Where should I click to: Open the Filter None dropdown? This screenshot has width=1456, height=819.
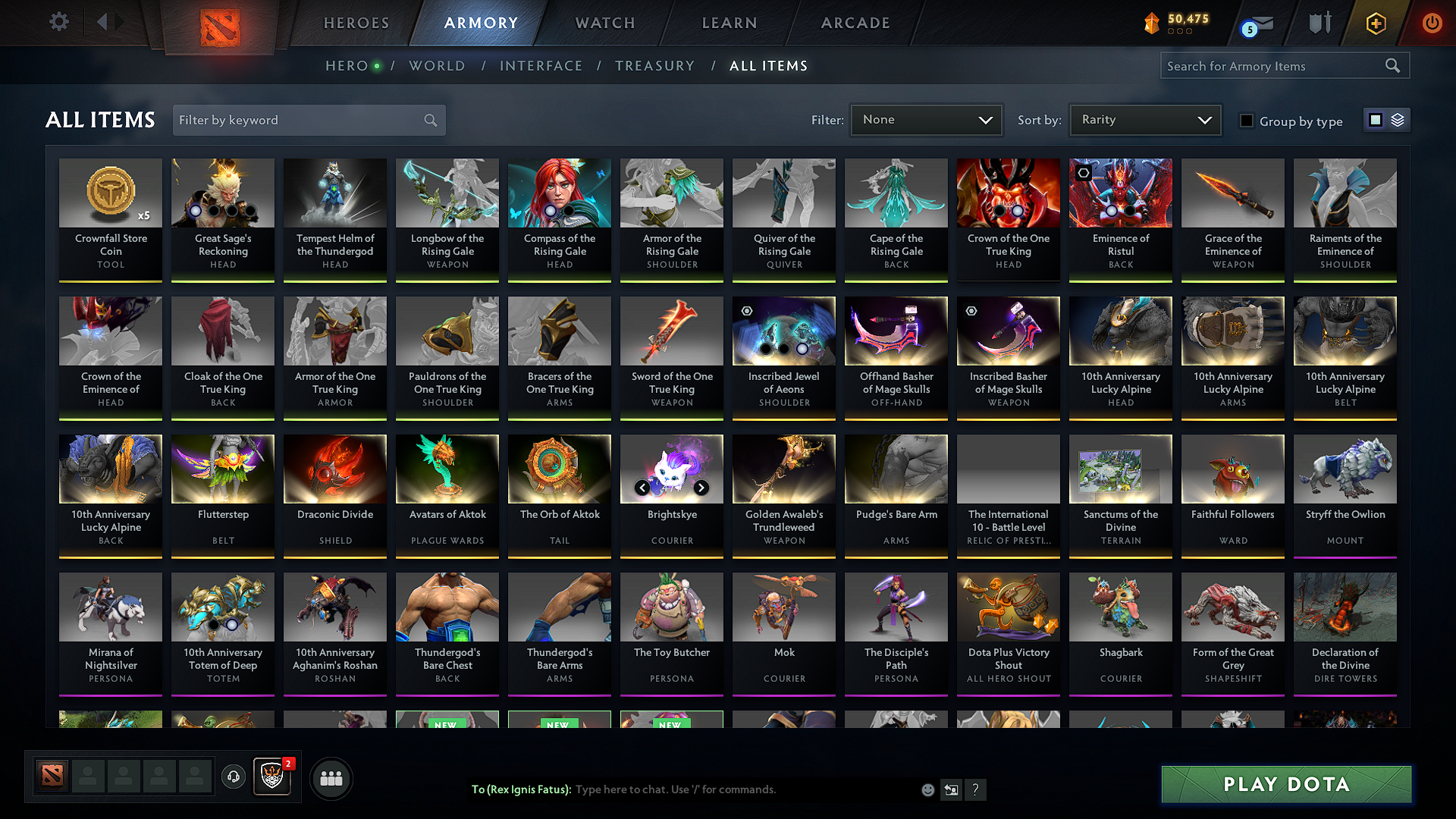click(926, 119)
